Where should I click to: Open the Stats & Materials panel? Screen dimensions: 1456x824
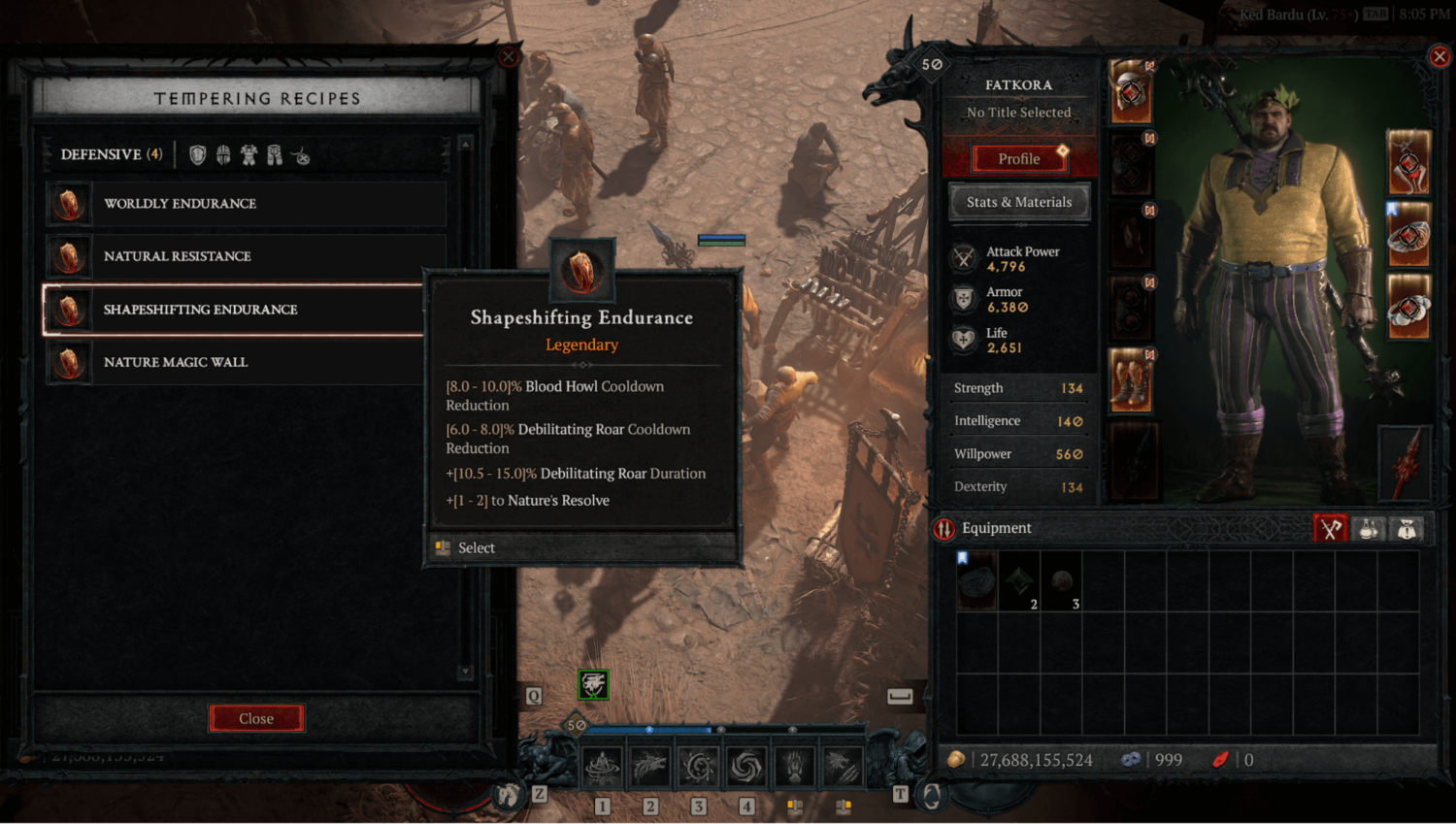[x=1019, y=201]
